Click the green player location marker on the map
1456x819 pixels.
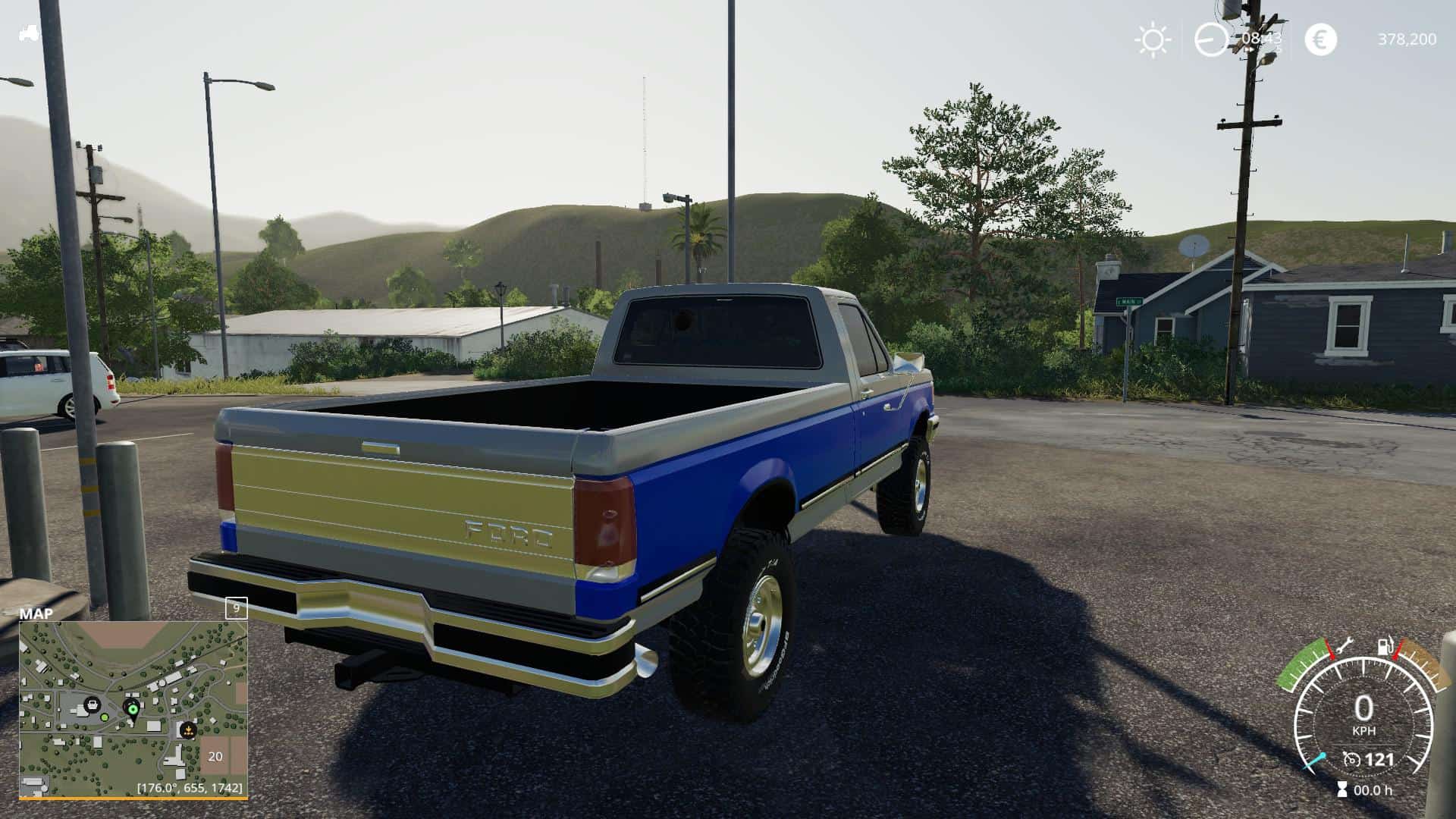[x=133, y=709]
